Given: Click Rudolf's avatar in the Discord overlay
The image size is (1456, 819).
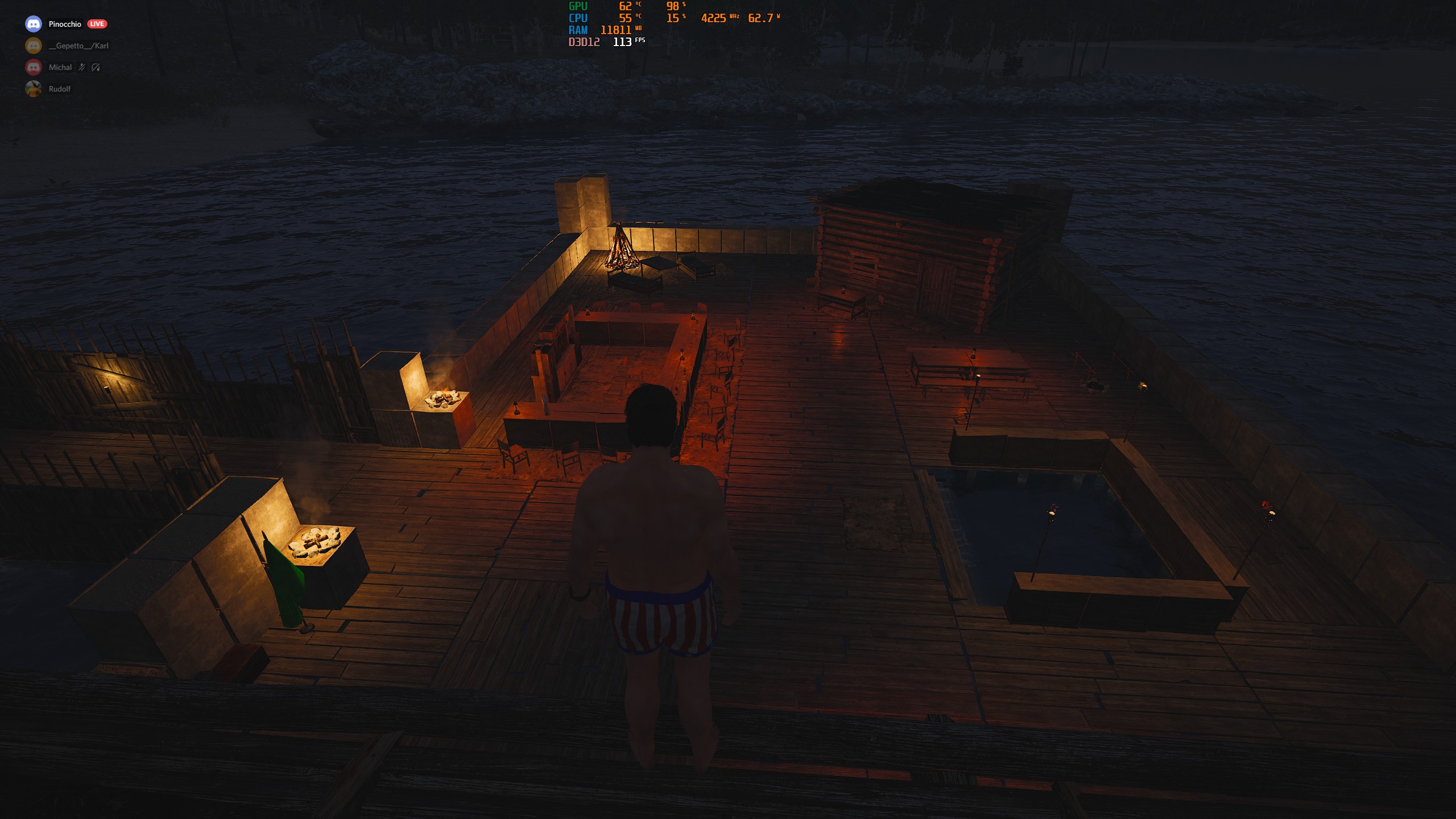Looking at the screenshot, I should coord(34,89).
